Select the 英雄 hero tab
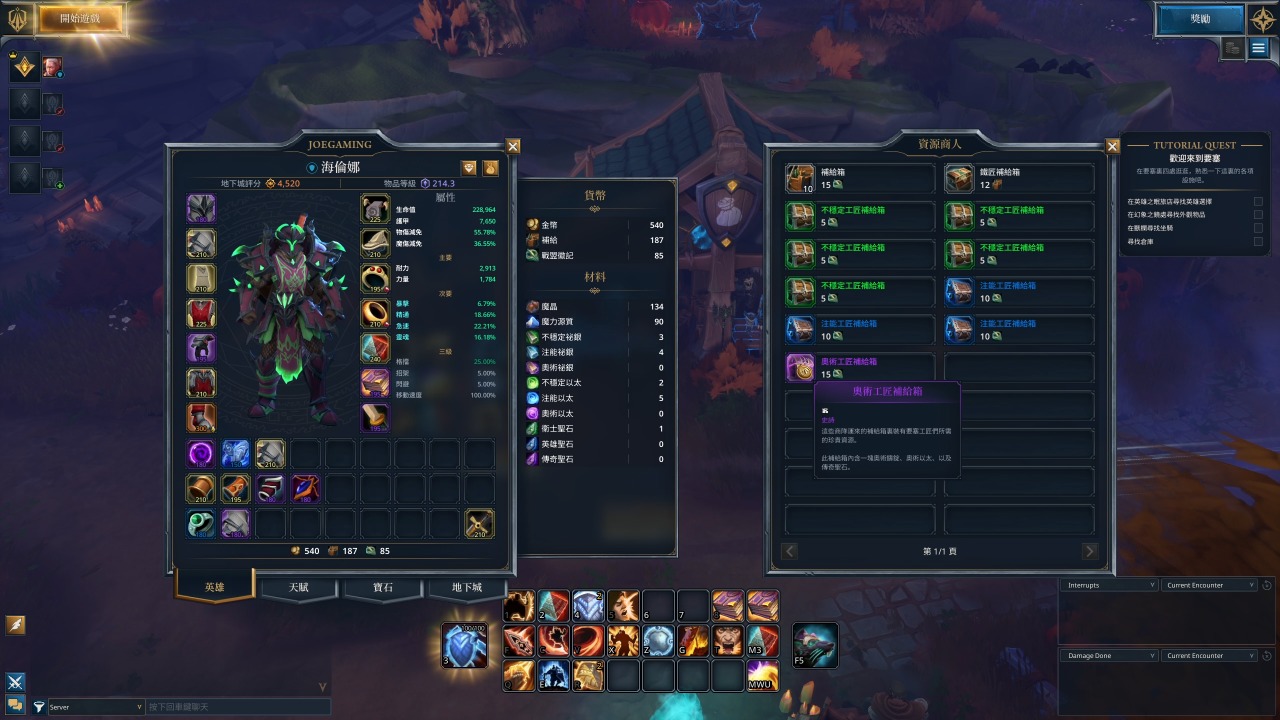Image resolution: width=1280 pixels, height=720 pixels. tap(214, 587)
